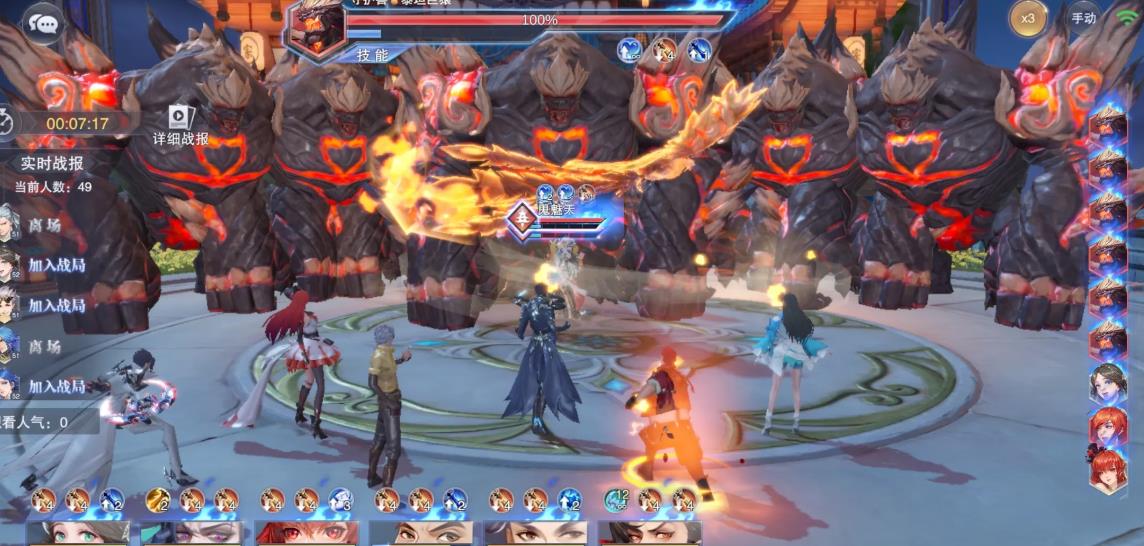The width and height of the screenshot is (1144, 546).
Task: Select the boss portrait at top
Action: click(x=314, y=27)
